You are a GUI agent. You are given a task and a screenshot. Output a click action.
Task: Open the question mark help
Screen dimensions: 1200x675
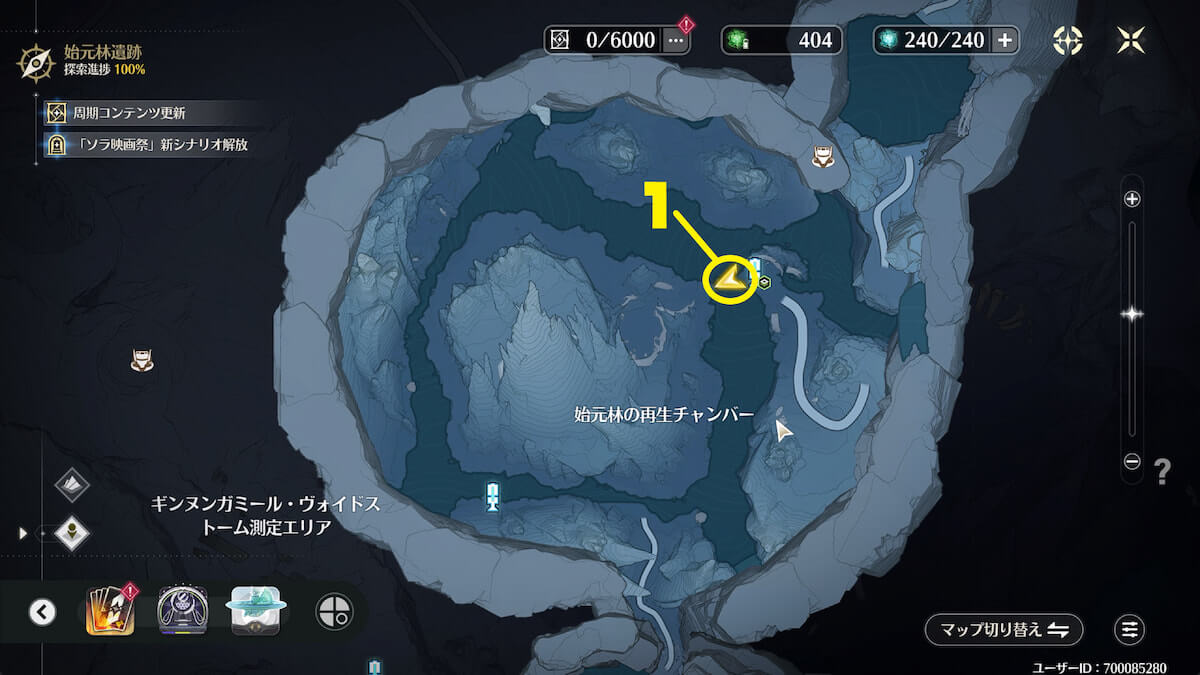(x=1162, y=472)
